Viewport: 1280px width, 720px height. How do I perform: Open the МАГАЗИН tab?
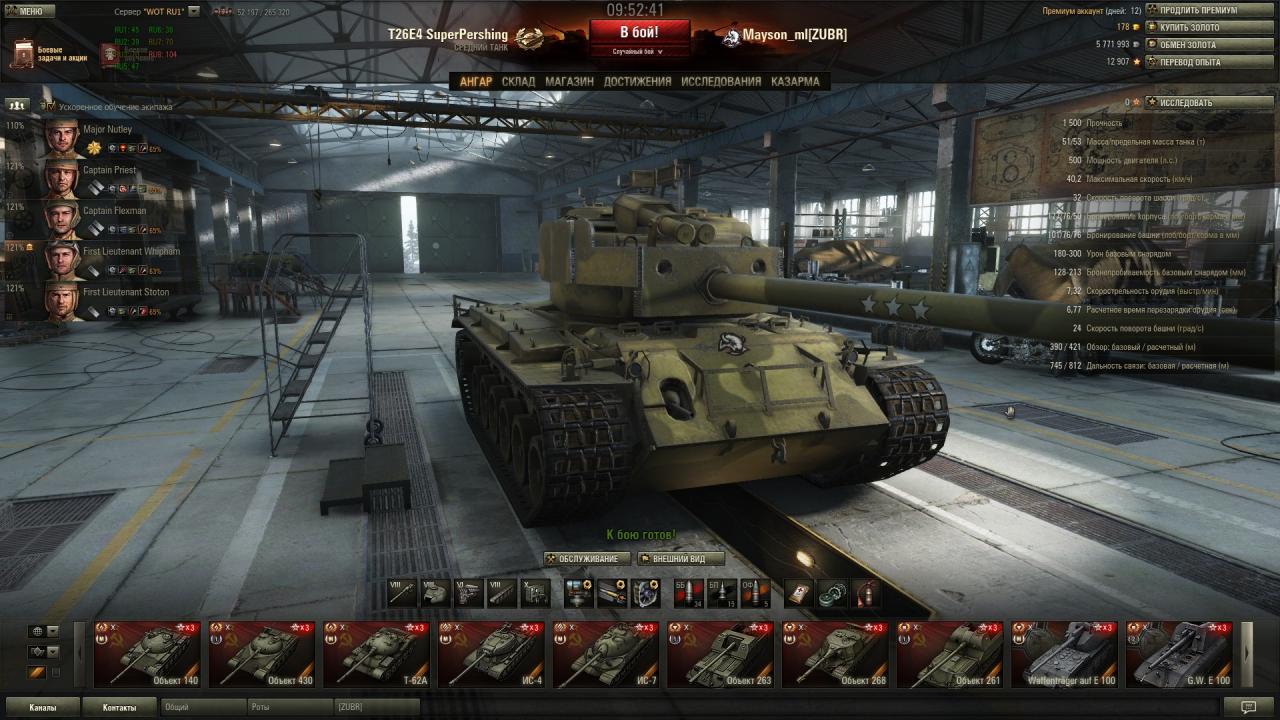click(x=569, y=82)
